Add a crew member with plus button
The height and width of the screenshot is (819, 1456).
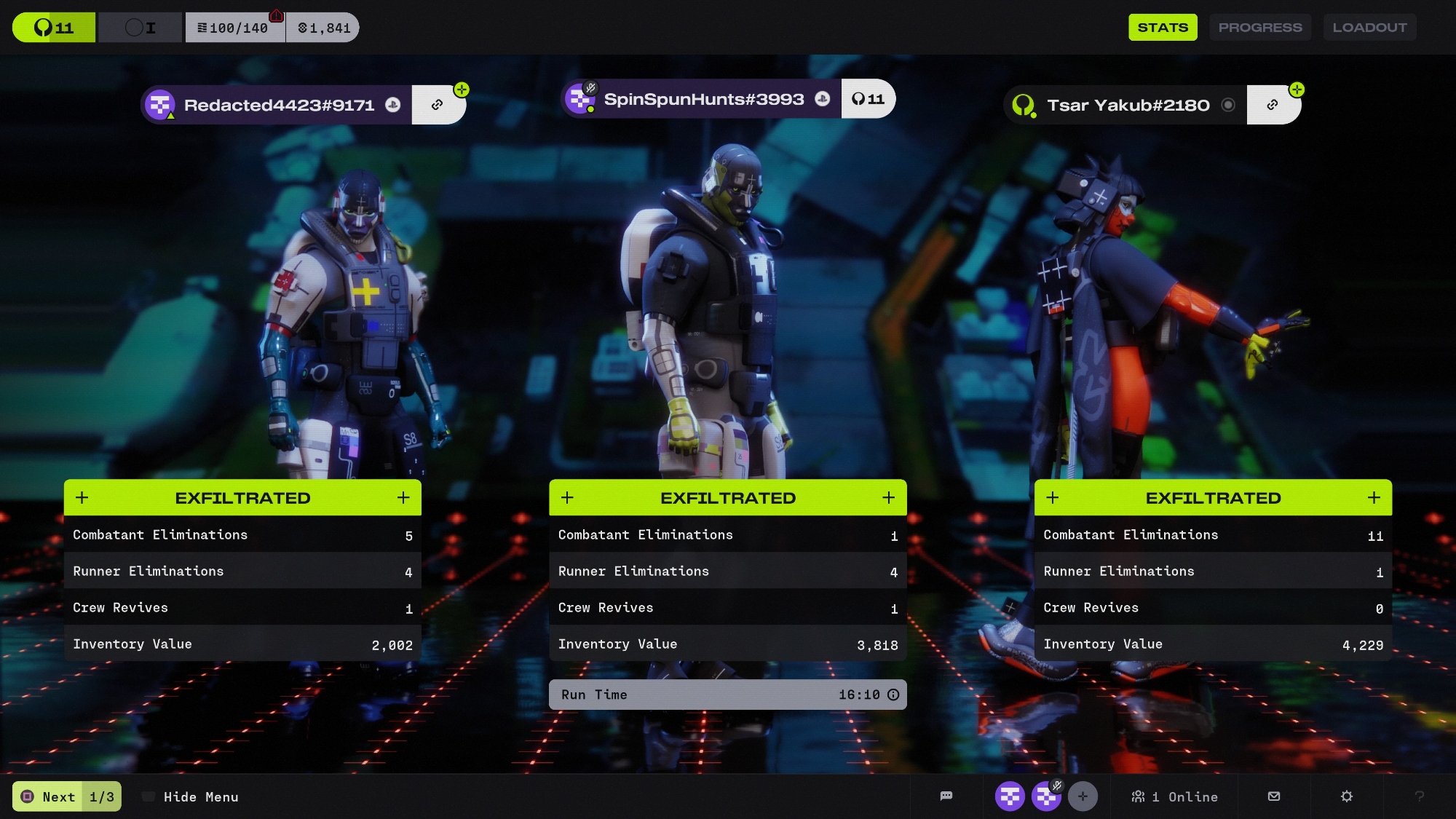pos(1083,796)
